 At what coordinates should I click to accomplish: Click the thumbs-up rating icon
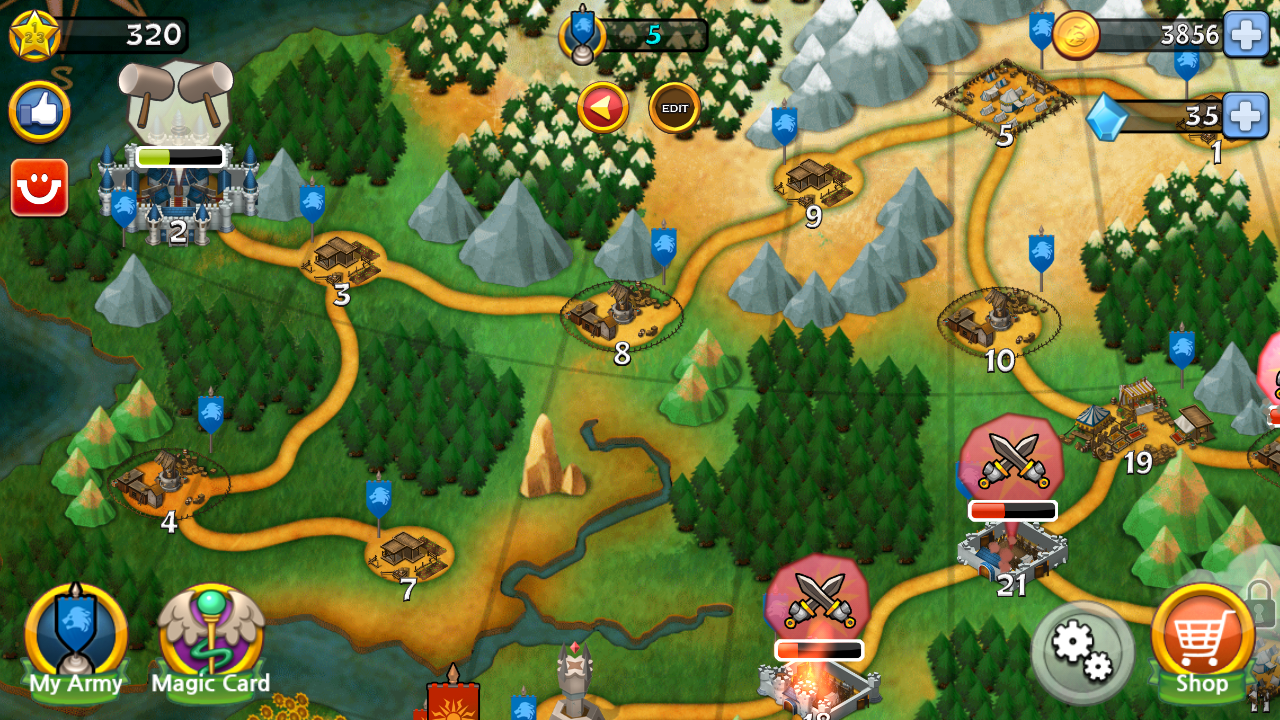pyautogui.click(x=40, y=111)
